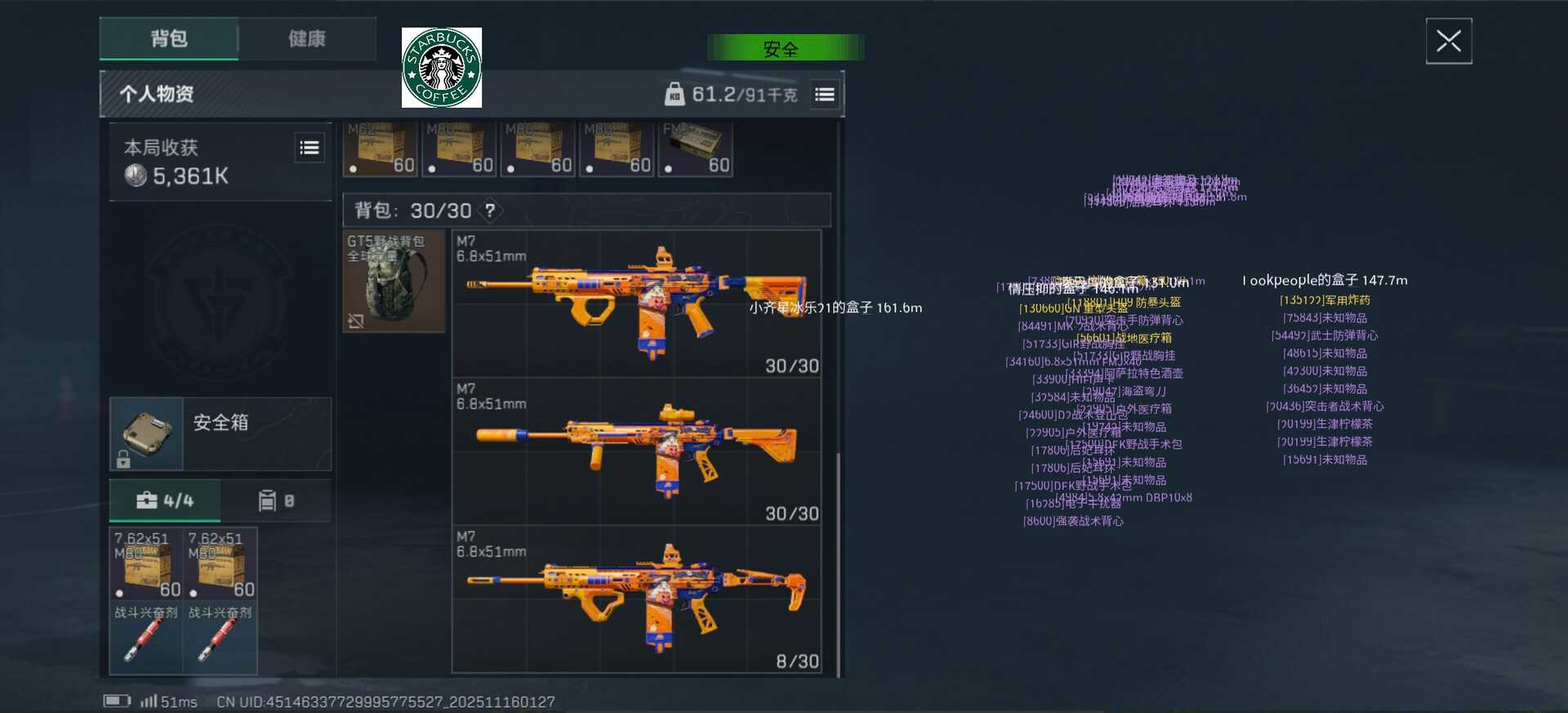Open the 本局收获 list button

[x=310, y=148]
